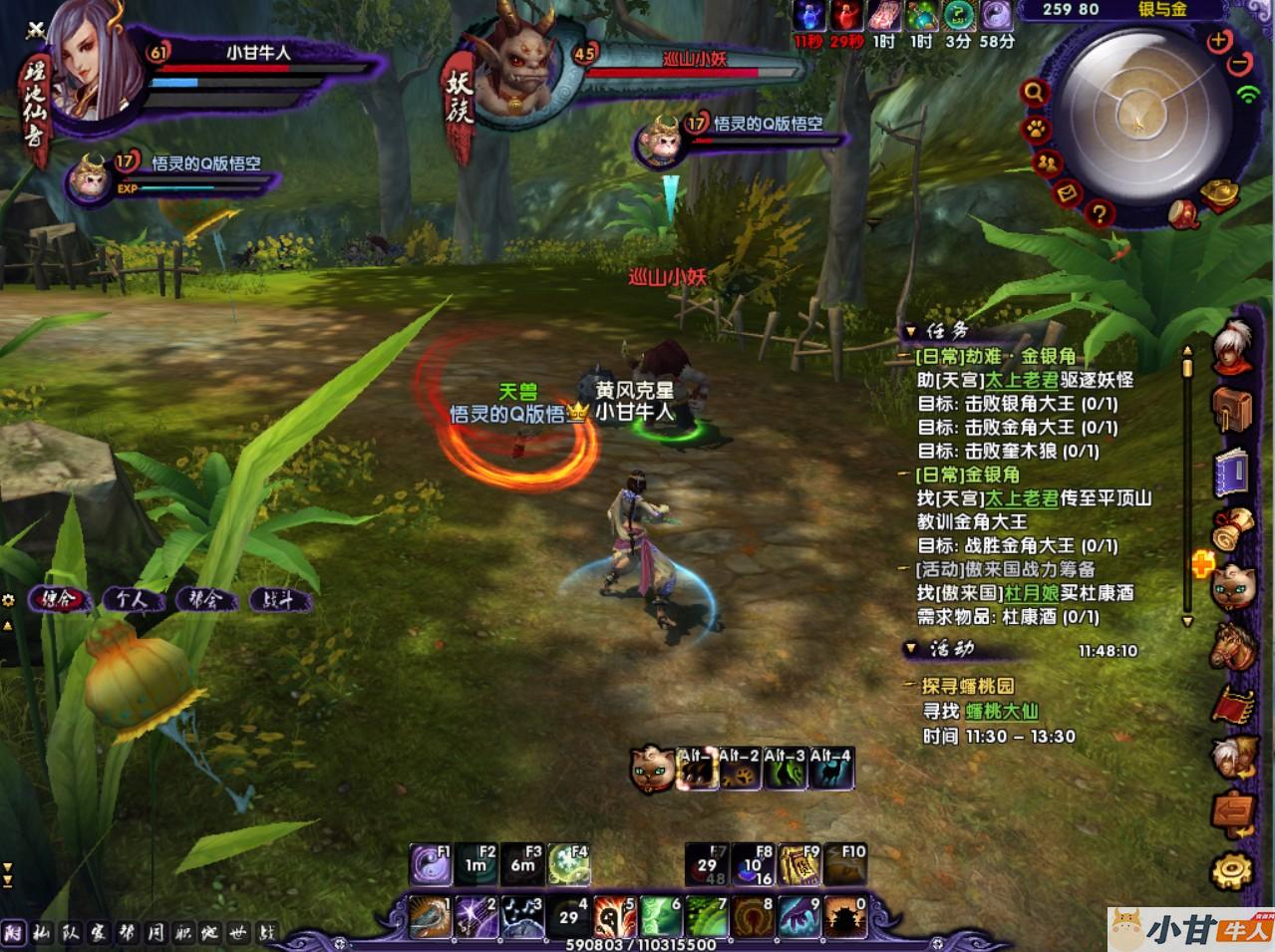Open the blue skill book icon

1232,471
